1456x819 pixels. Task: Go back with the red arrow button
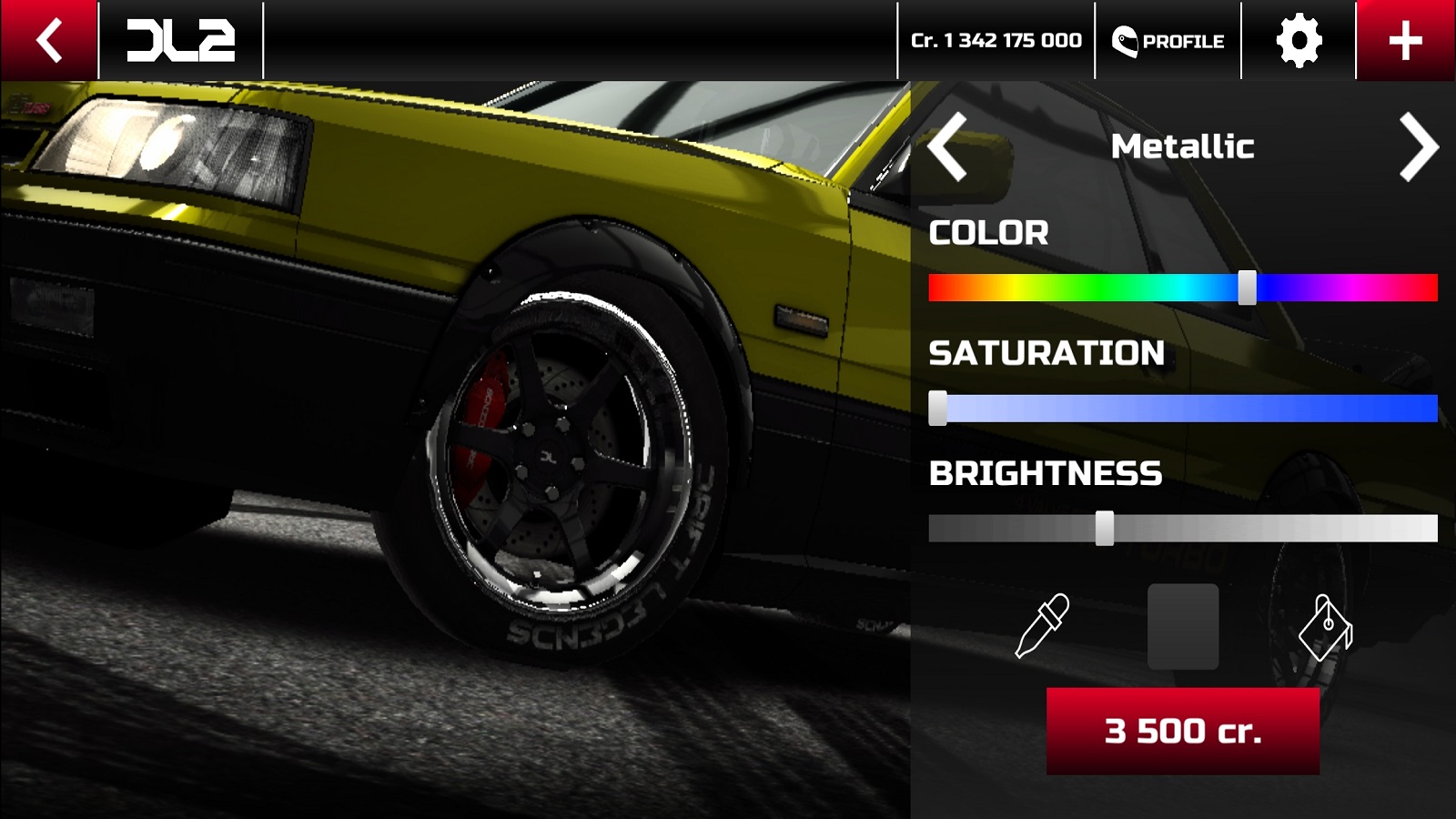pos(48,40)
